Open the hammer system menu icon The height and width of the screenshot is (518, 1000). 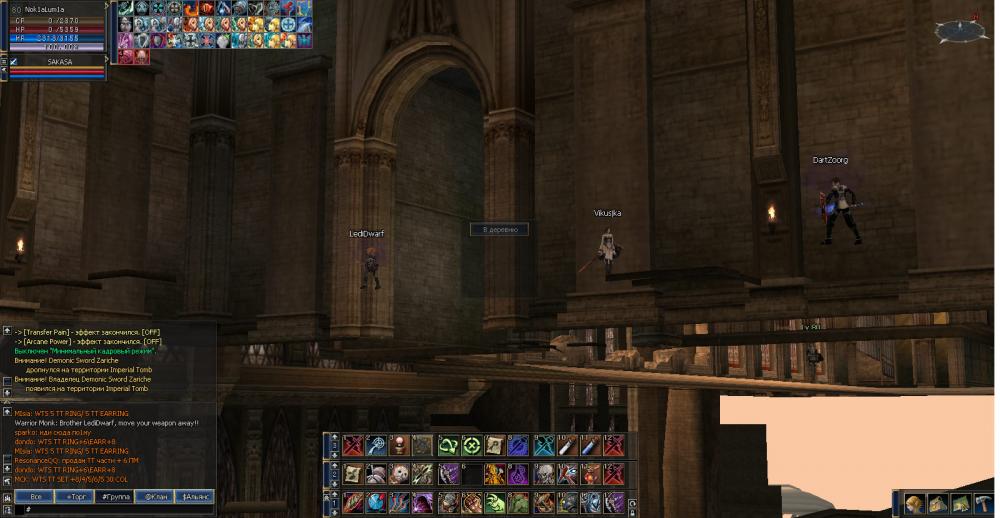coord(983,503)
